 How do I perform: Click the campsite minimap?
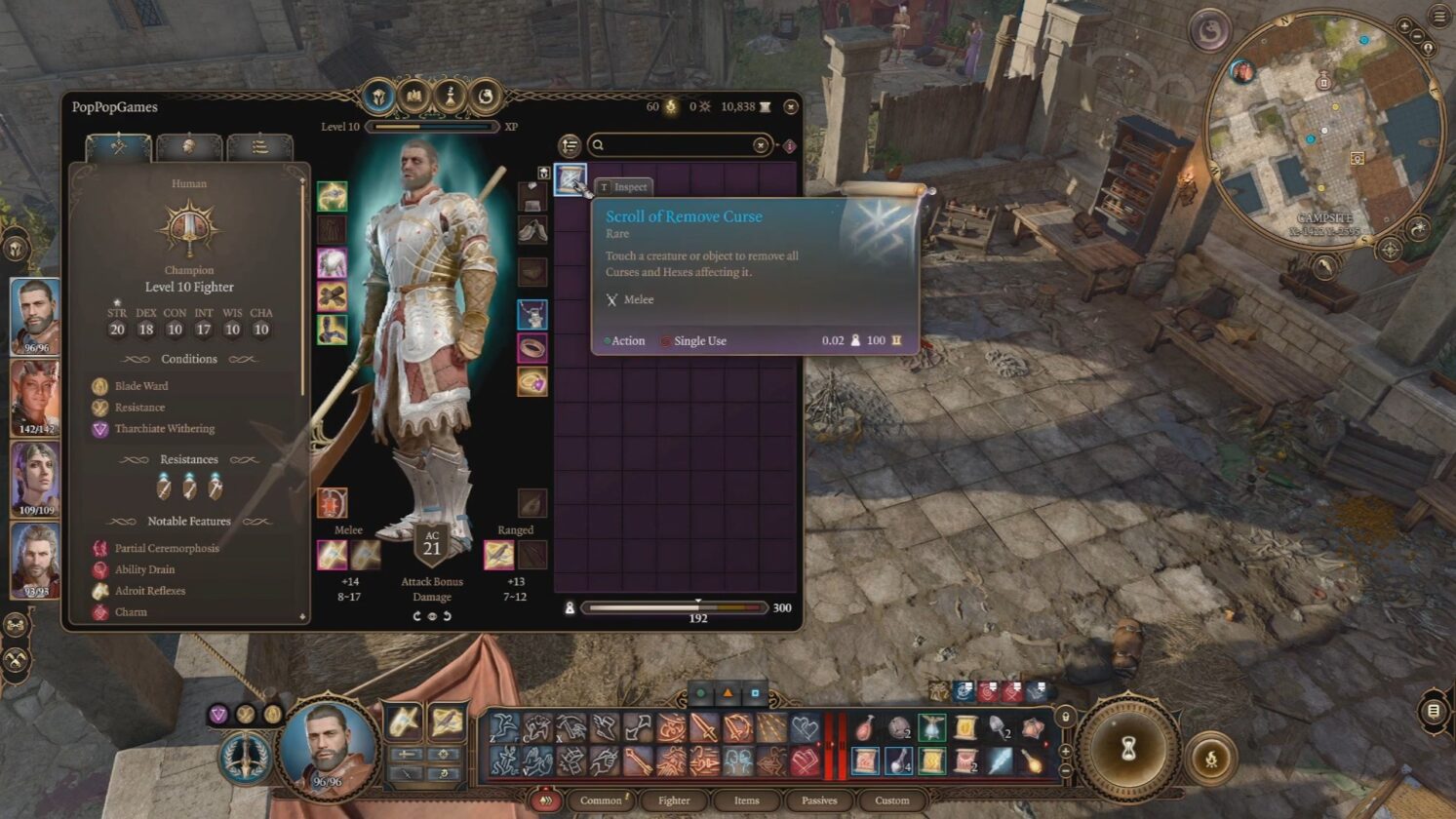tap(1323, 130)
